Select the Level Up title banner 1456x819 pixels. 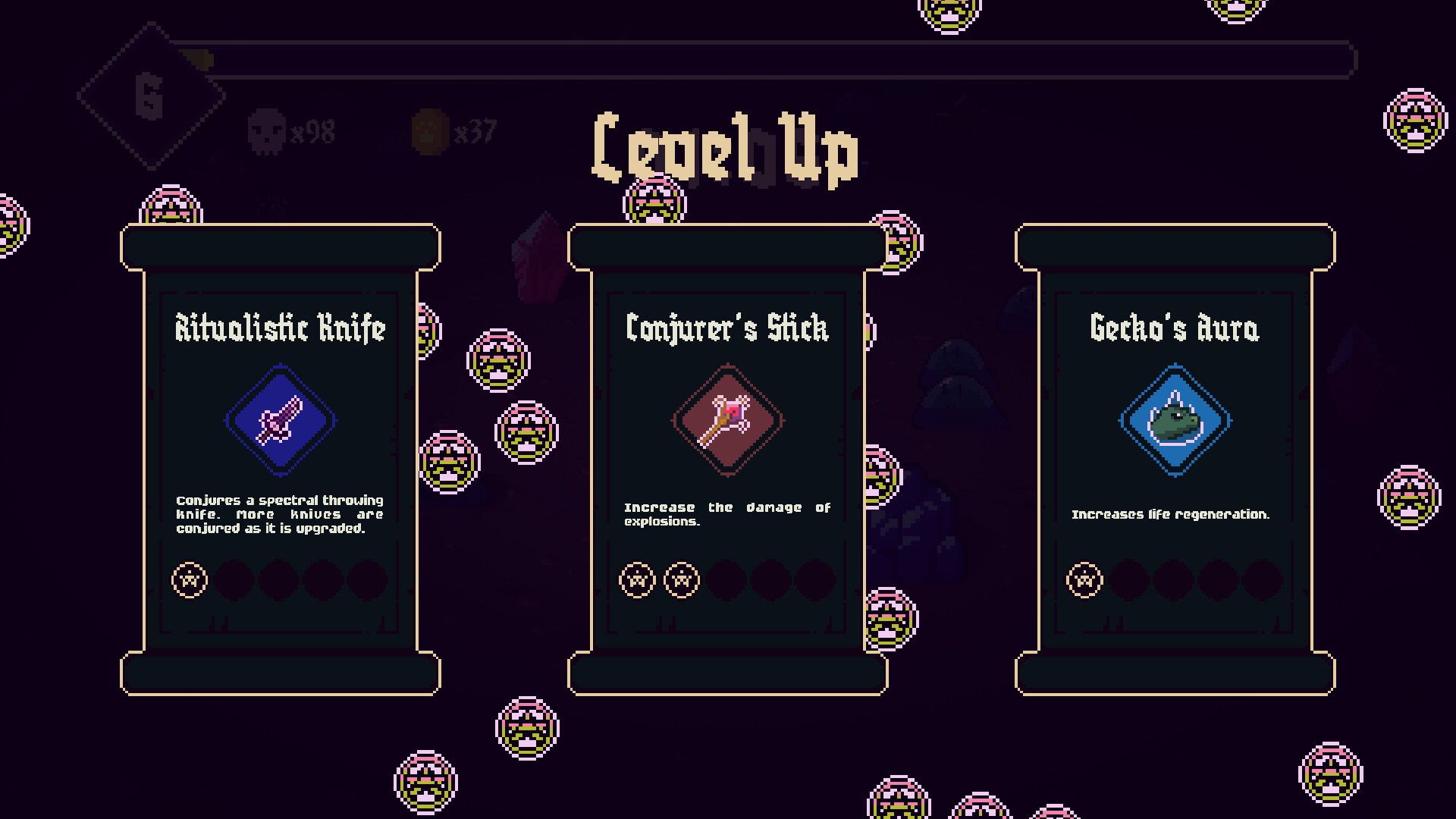(726, 148)
